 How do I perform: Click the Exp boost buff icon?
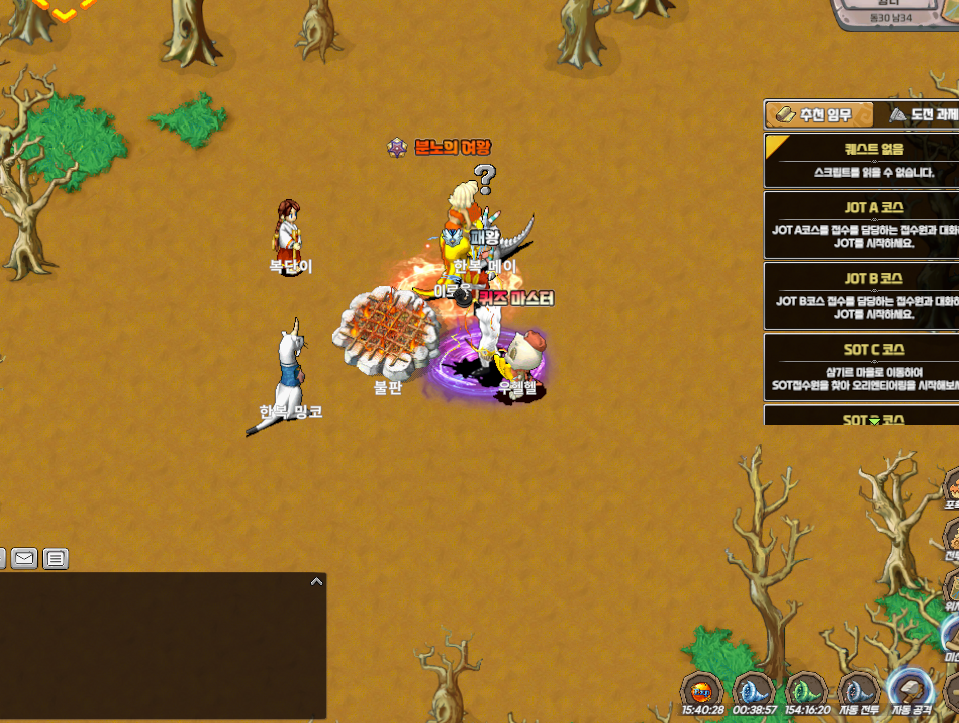pyautogui.click(x=702, y=690)
